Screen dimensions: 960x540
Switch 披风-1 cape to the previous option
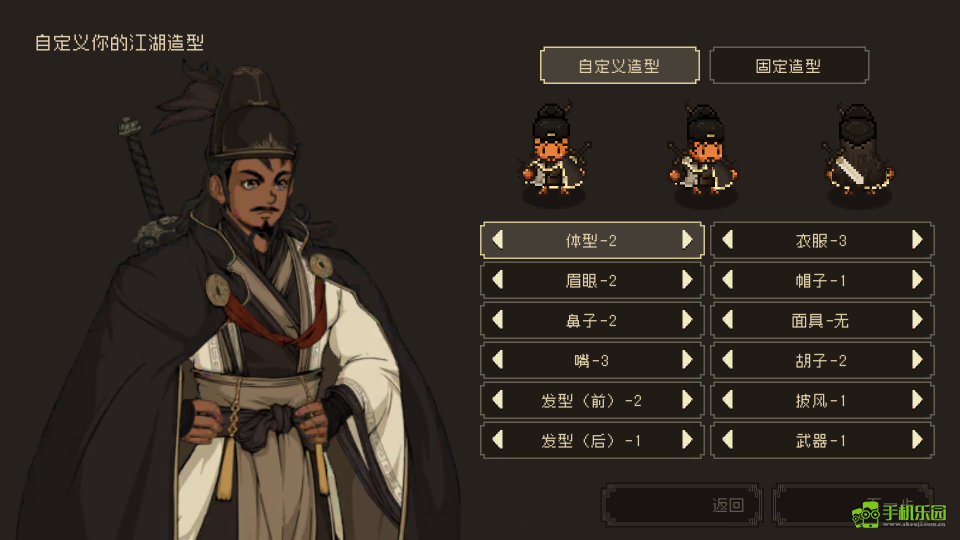[728, 400]
